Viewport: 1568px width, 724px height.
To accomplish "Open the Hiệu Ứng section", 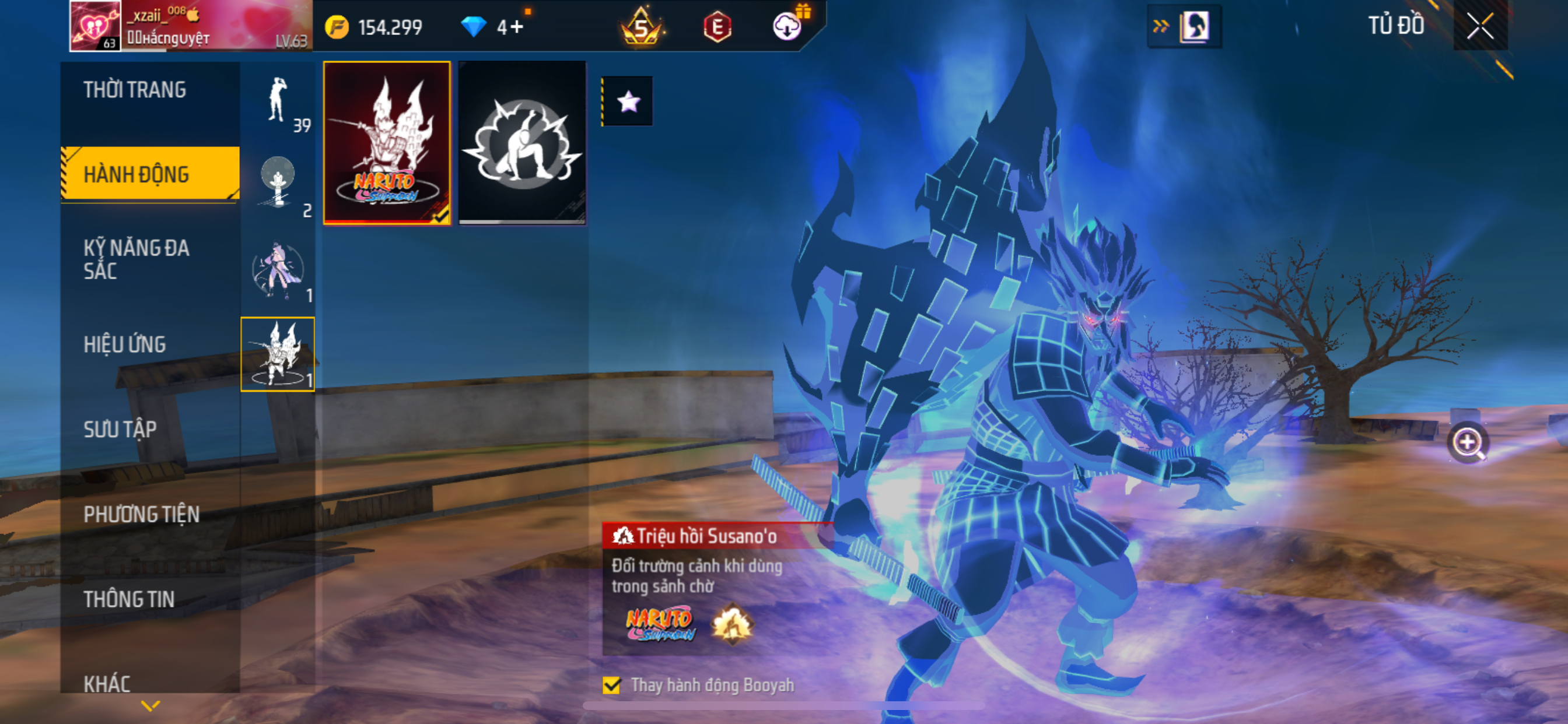I will coord(125,345).
